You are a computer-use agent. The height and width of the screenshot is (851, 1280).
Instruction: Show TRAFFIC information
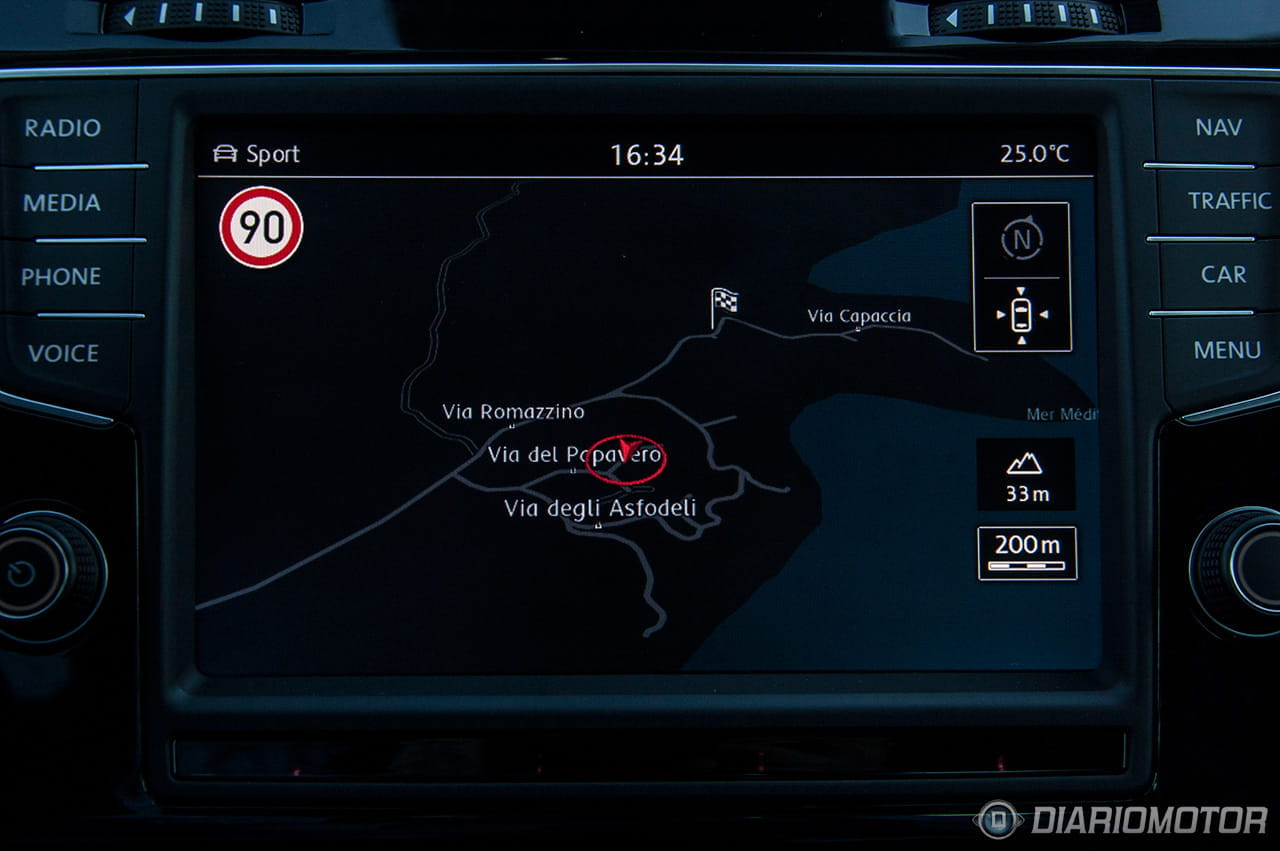[1229, 201]
